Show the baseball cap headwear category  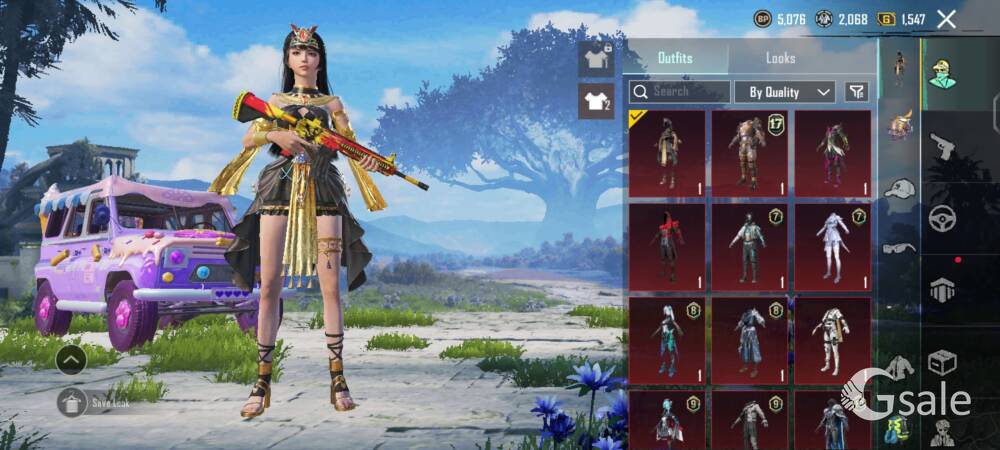pyautogui.click(x=900, y=188)
